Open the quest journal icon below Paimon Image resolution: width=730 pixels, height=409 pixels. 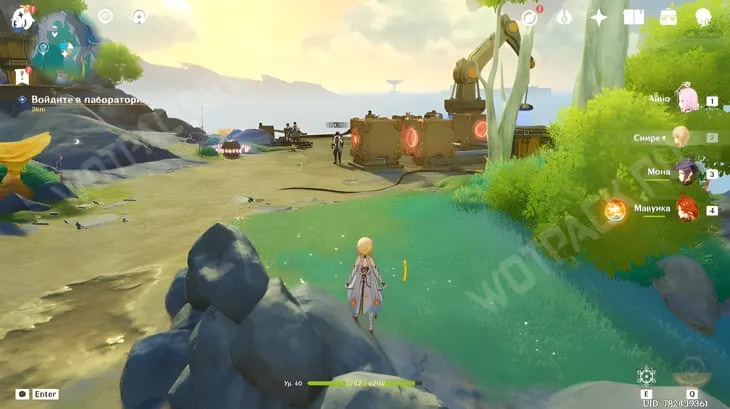22,75
